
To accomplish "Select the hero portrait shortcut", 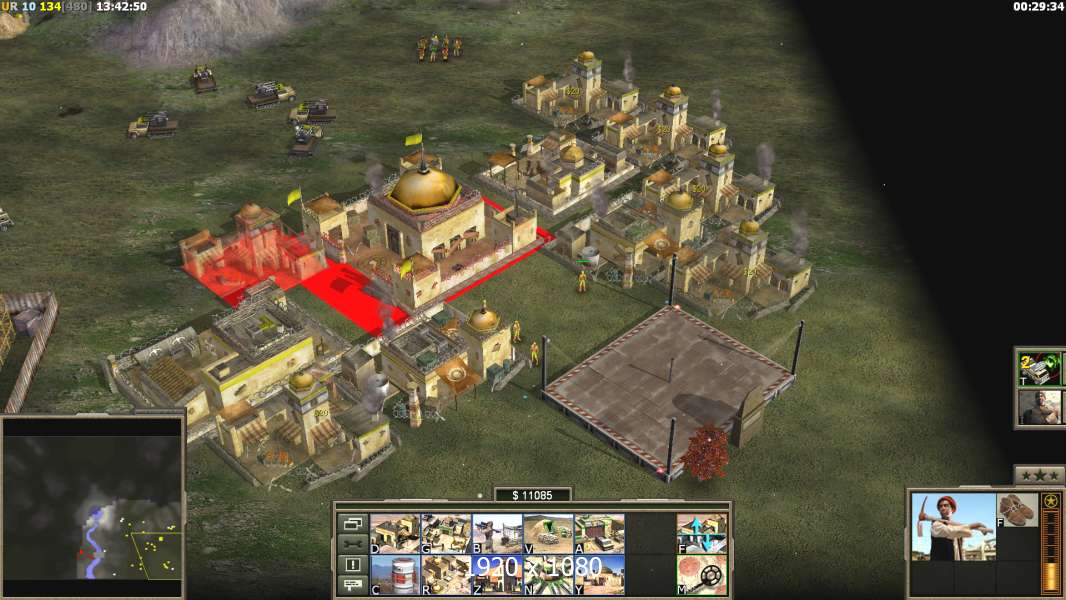I will click(x=1040, y=408).
